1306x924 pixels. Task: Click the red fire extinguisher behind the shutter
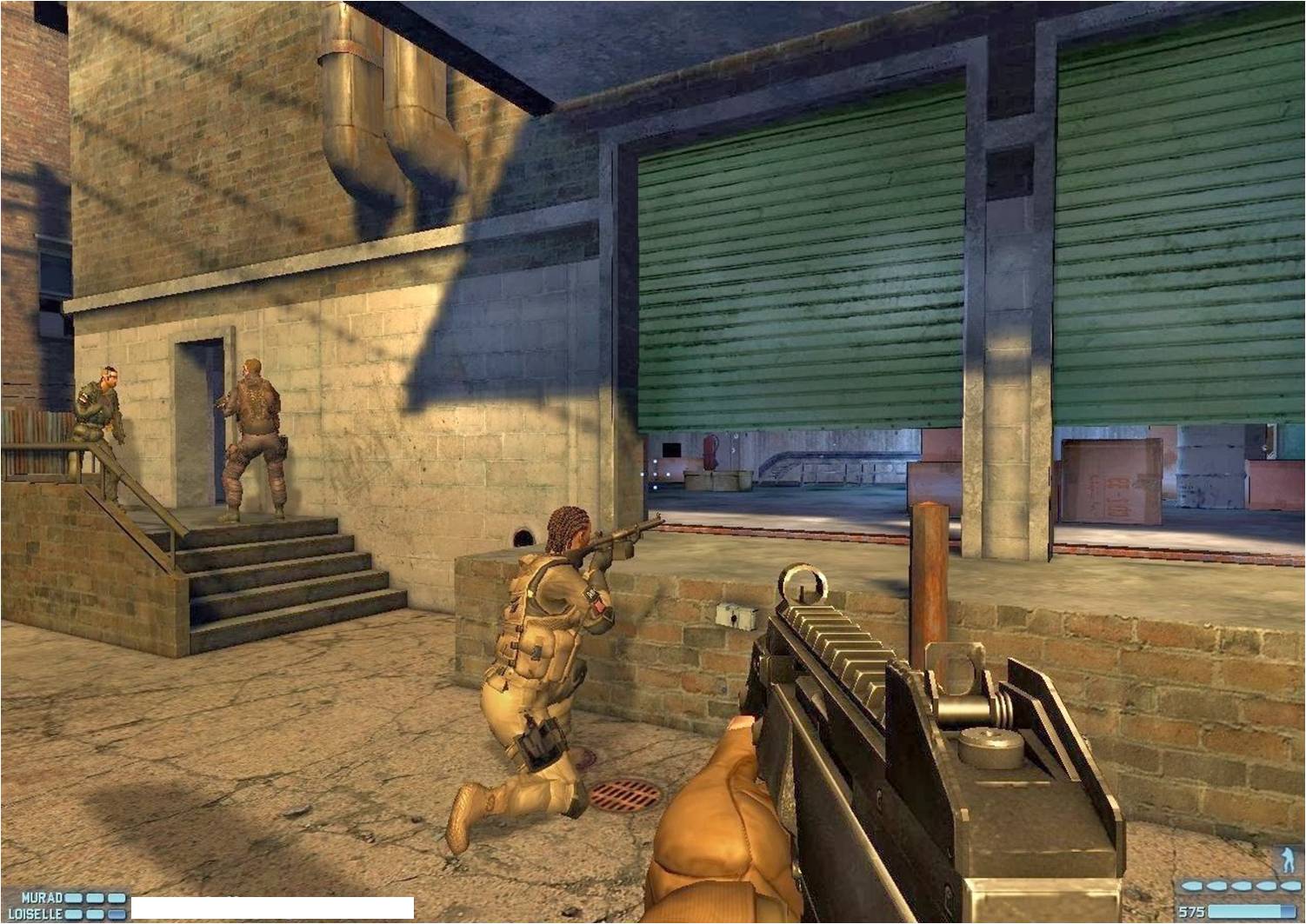(x=711, y=452)
